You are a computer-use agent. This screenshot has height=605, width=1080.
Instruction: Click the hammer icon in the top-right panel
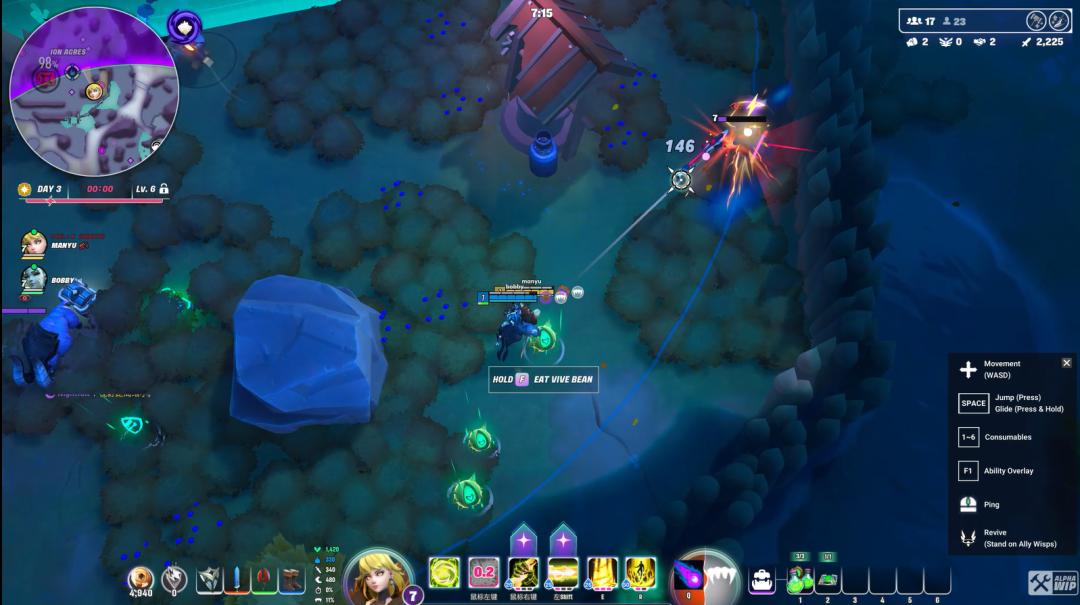1035,21
